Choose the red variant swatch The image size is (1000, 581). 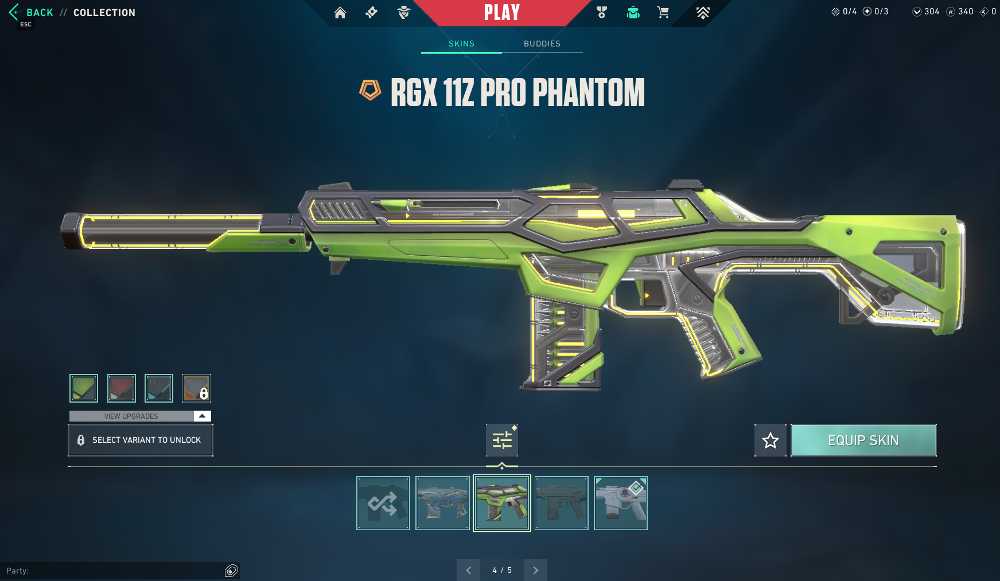[x=121, y=388]
